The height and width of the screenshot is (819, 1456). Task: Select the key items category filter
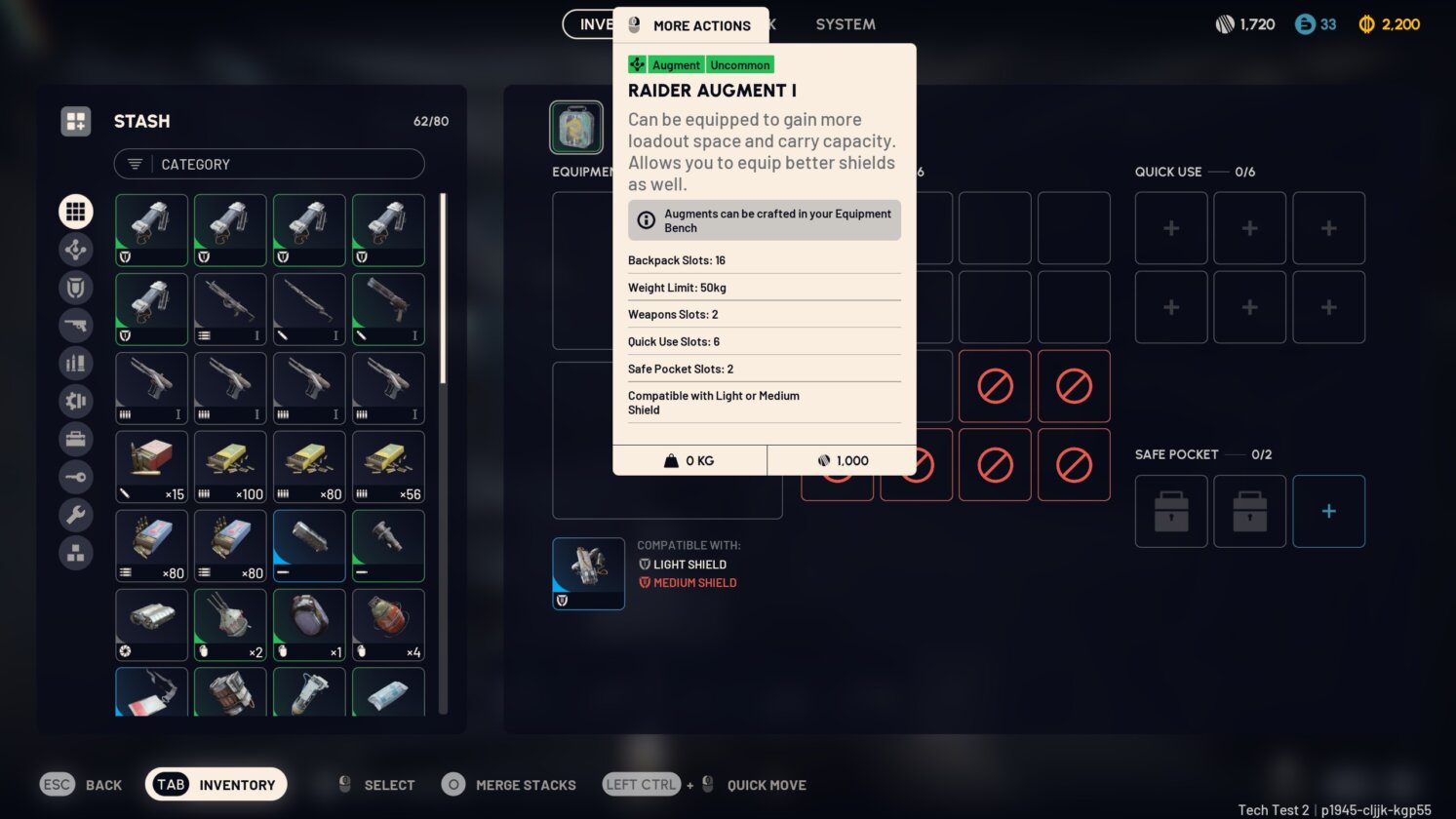(x=76, y=477)
